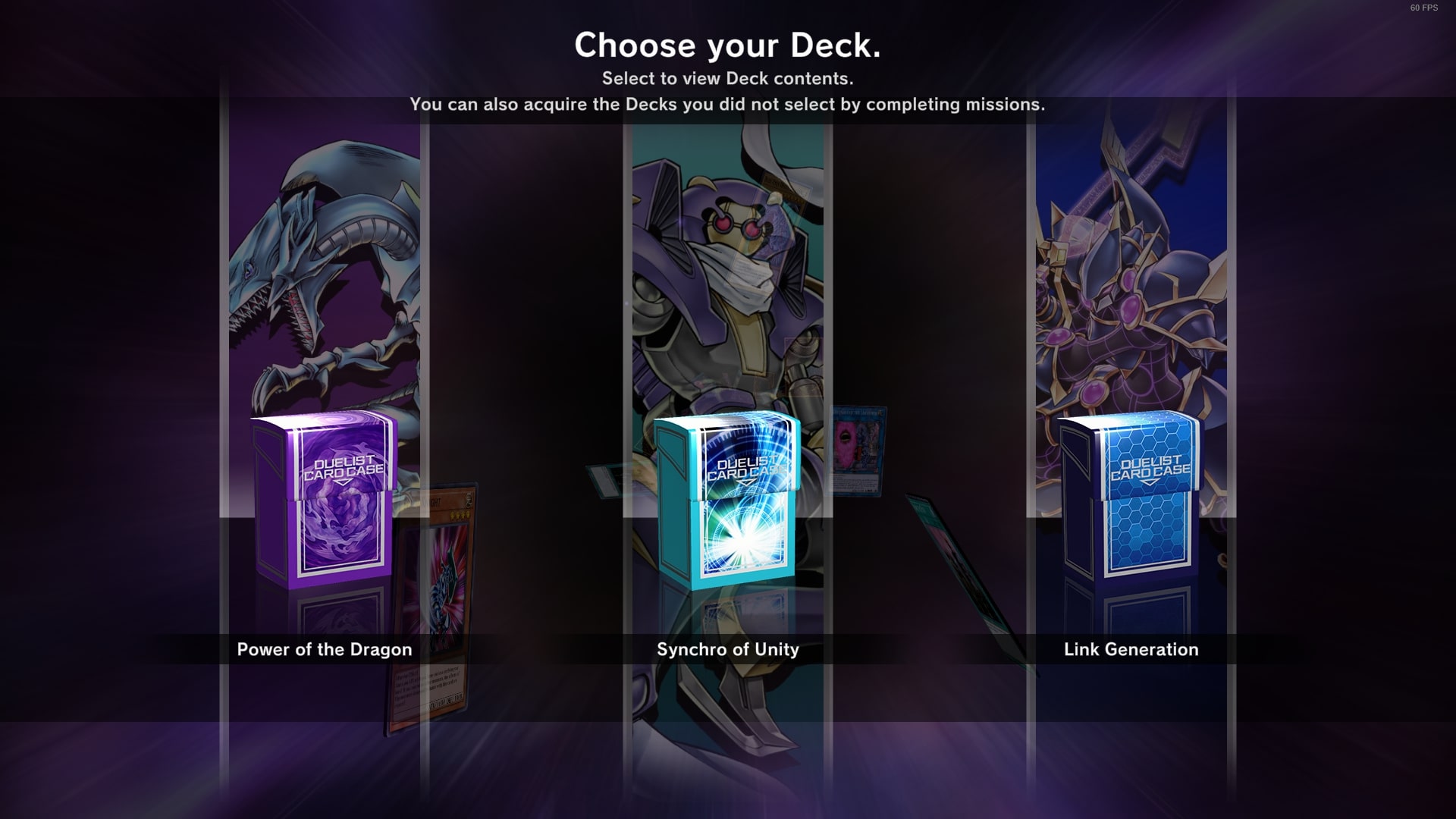Screen dimensions: 1456x819
Task: Click the Choose your Deck title text
Action: (x=728, y=45)
